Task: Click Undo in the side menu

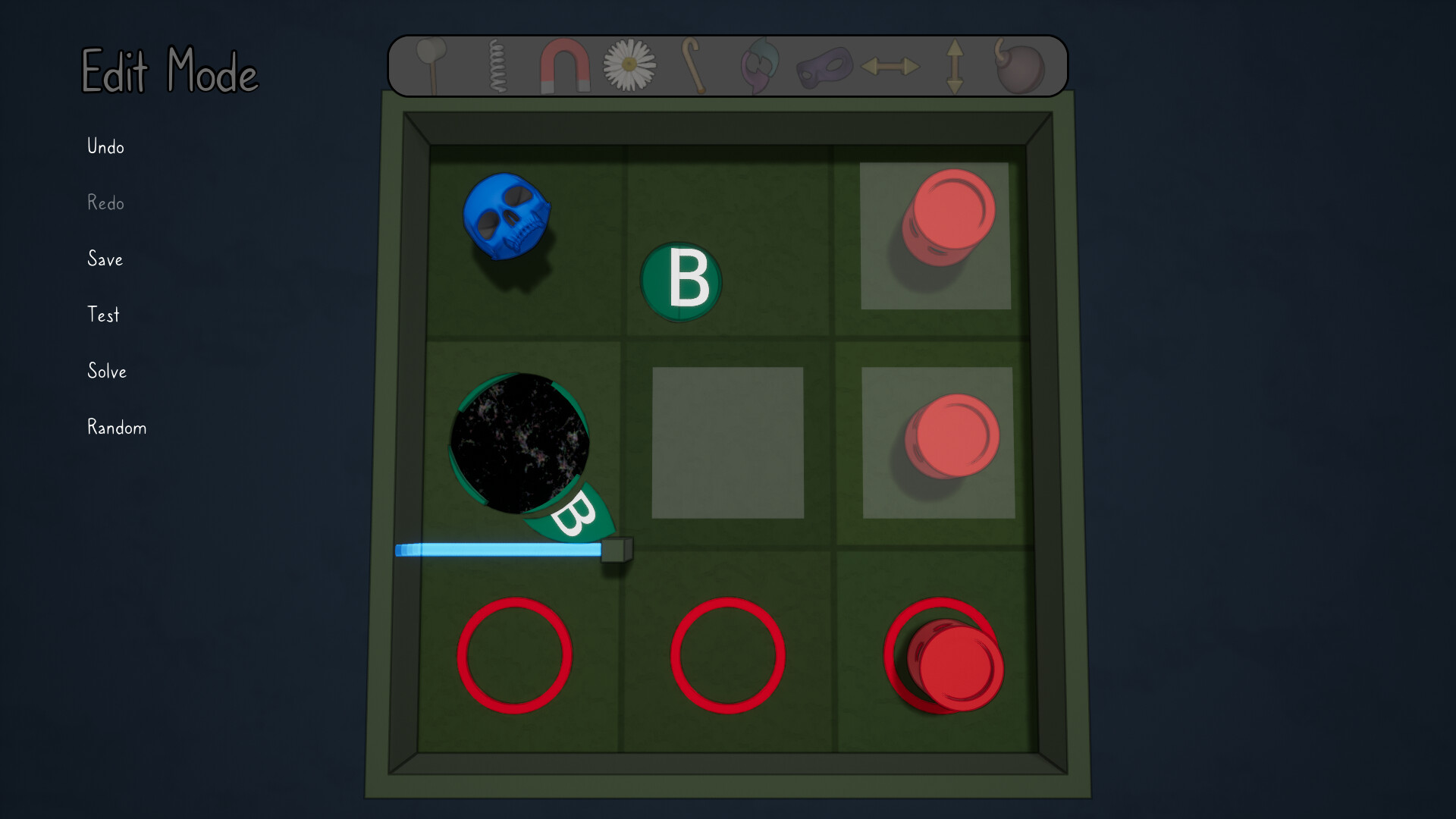Action: point(104,147)
